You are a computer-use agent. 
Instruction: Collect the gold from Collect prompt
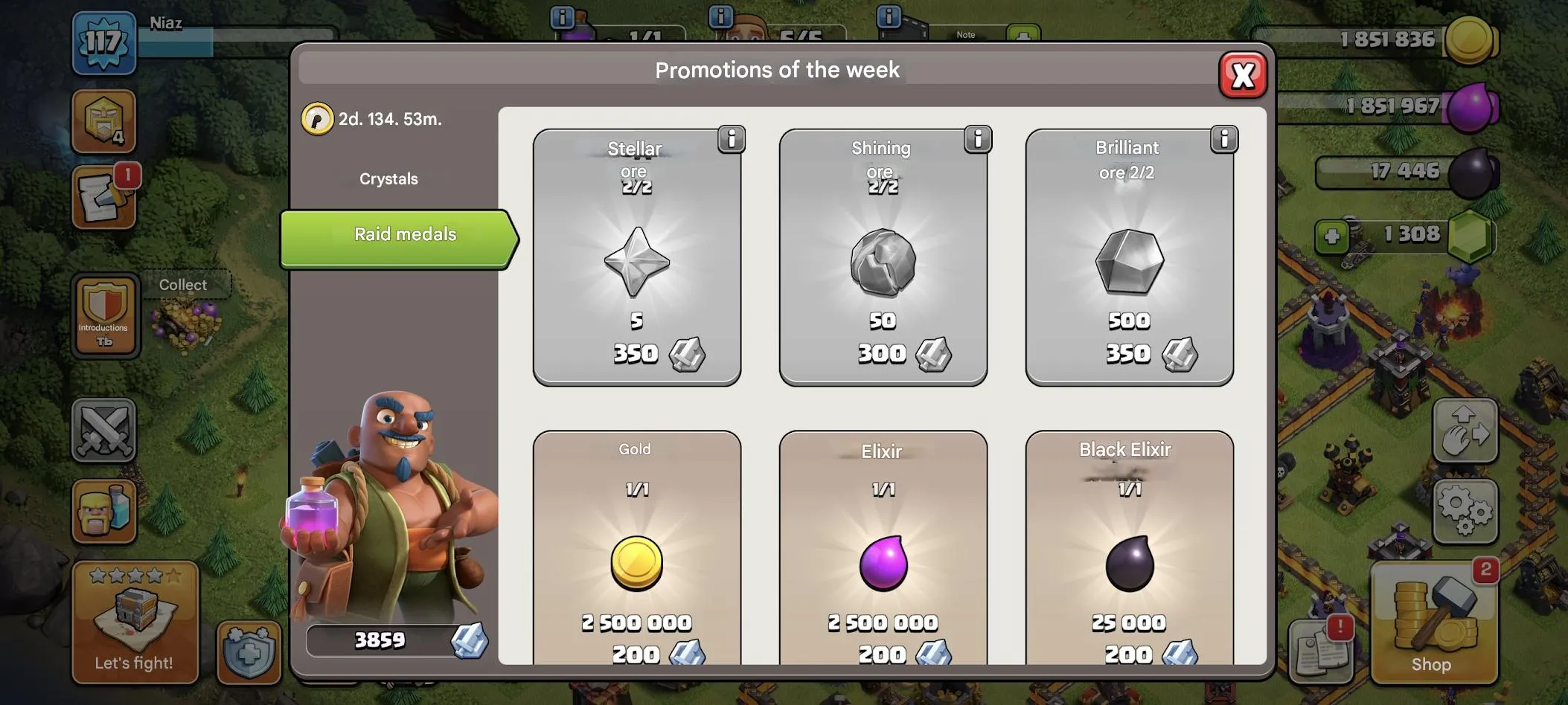[x=184, y=285]
